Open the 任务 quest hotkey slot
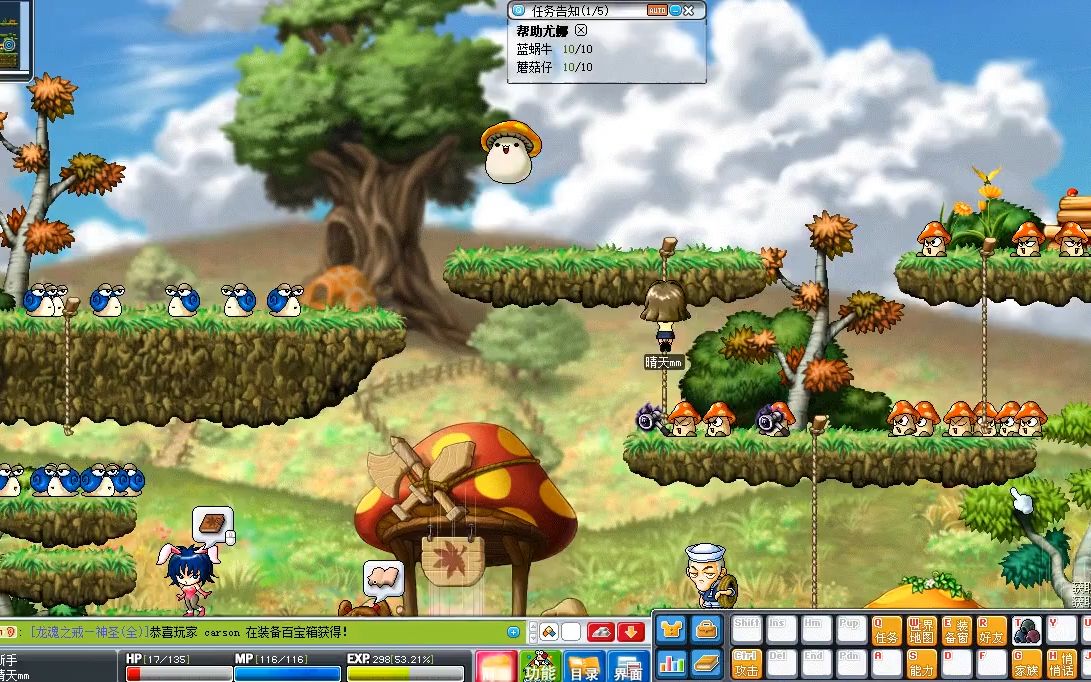Viewport: 1091px width, 682px height. click(887, 630)
